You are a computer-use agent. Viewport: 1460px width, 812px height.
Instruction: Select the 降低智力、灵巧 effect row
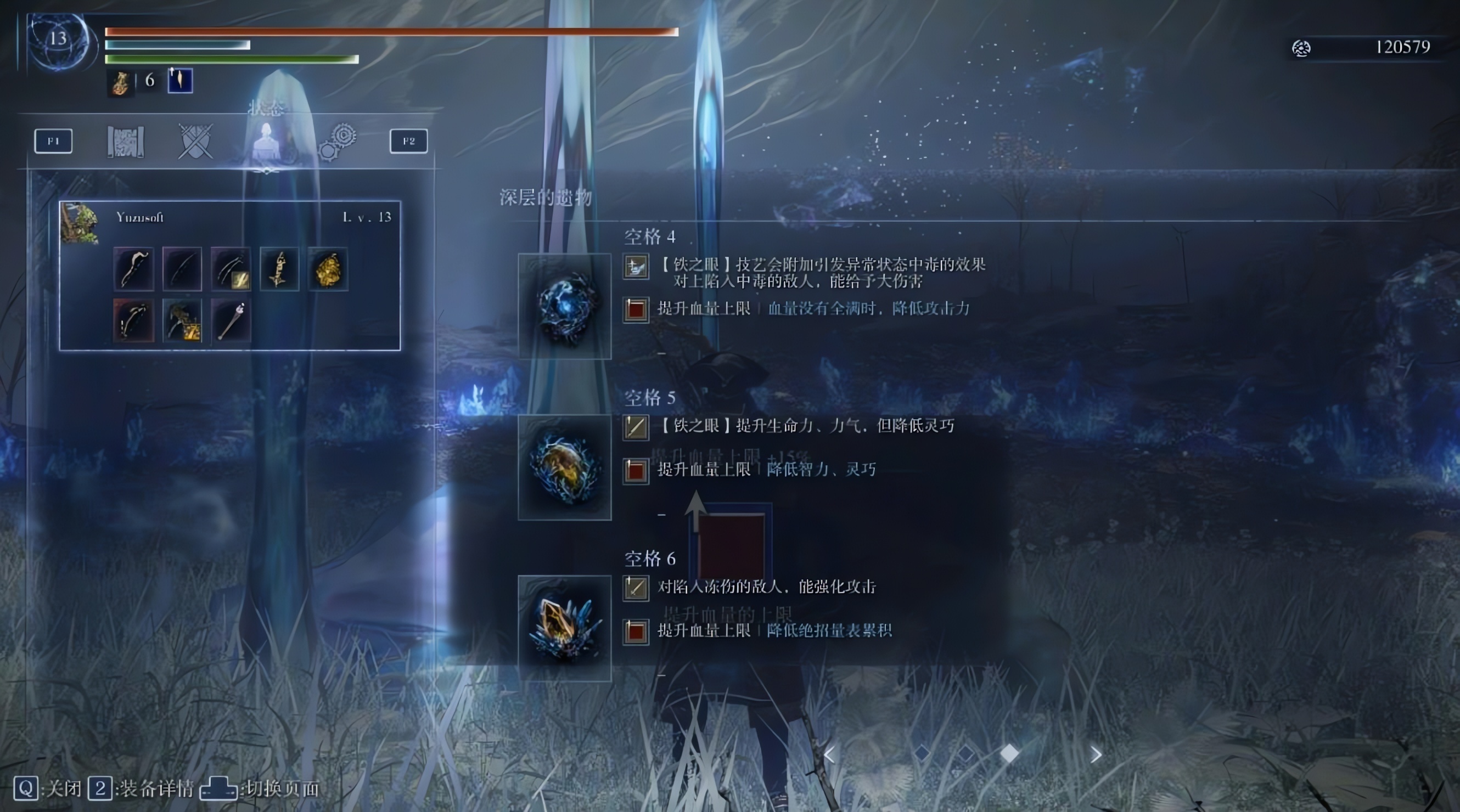pos(821,470)
